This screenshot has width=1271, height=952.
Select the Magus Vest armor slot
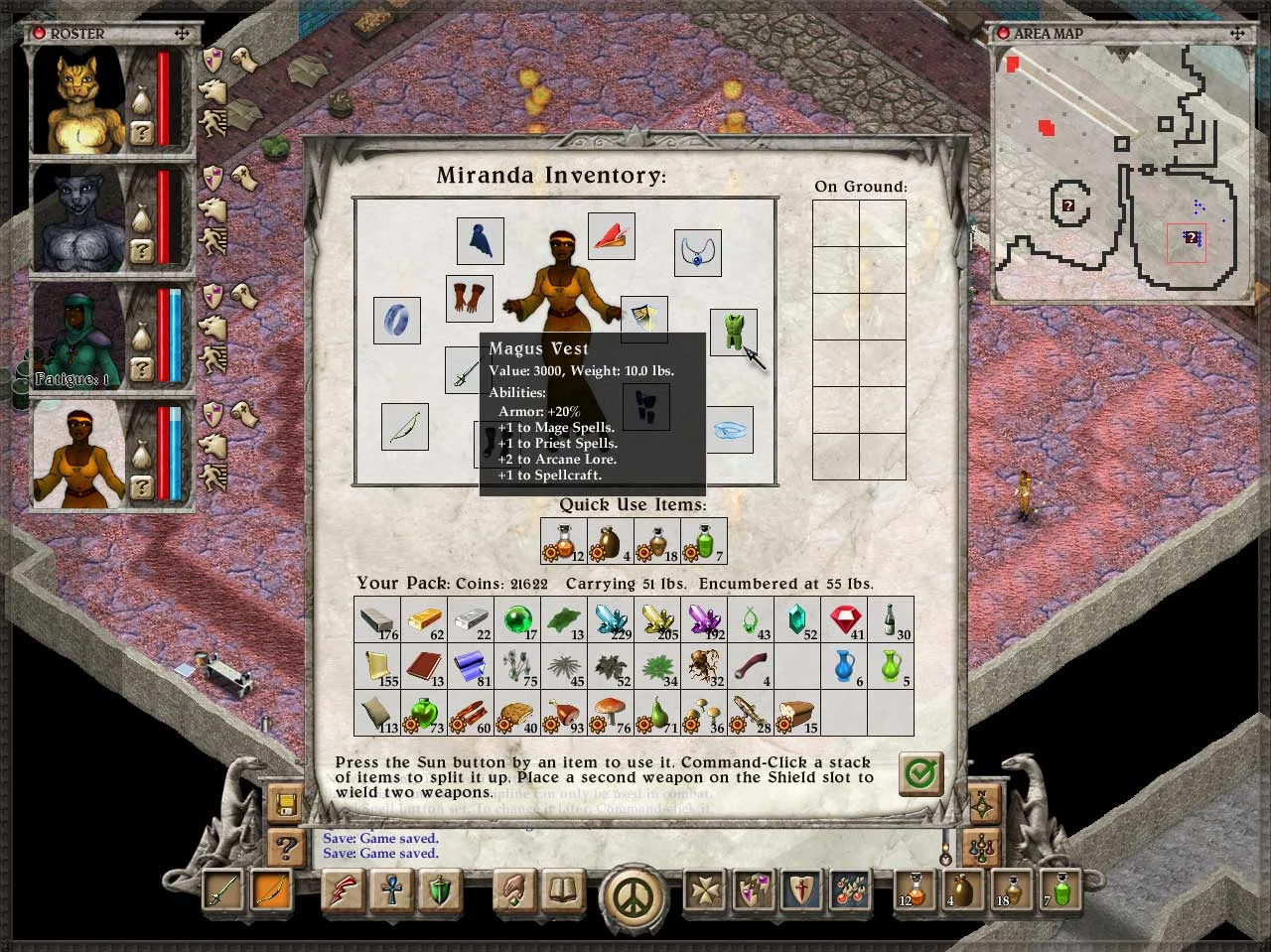pos(734,332)
